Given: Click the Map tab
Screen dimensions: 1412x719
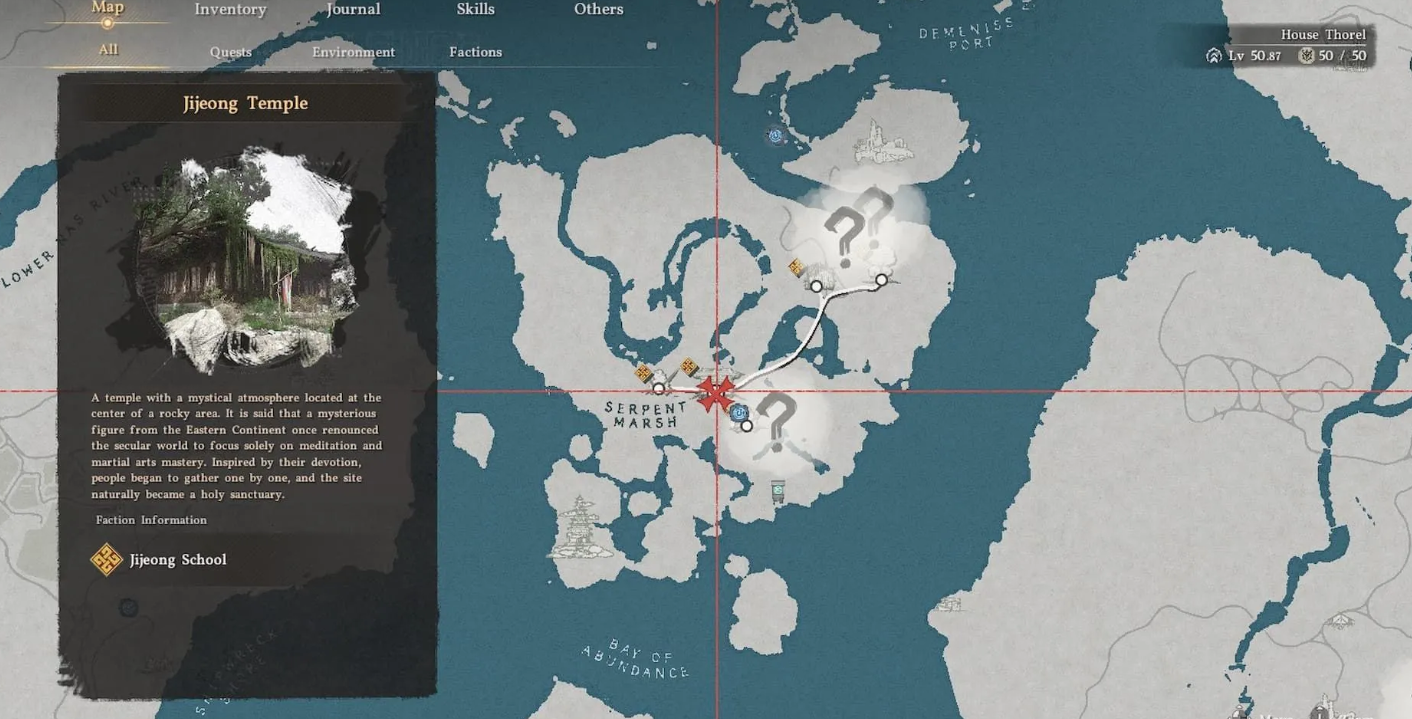Looking at the screenshot, I should pyautogui.click(x=108, y=8).
